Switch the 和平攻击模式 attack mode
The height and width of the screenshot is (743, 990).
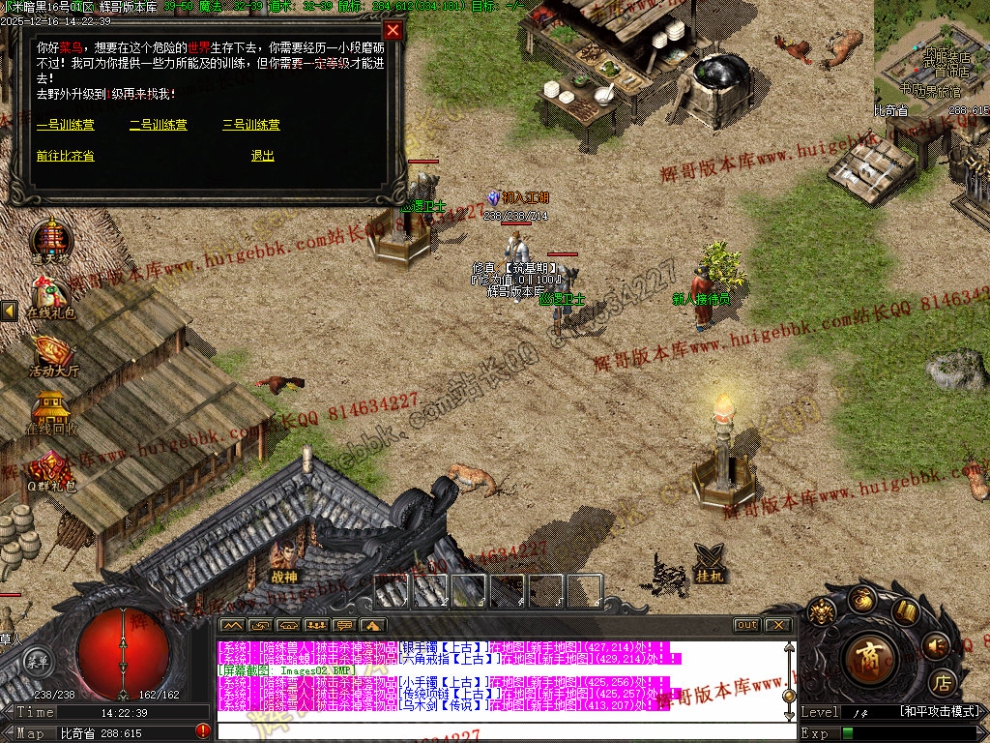pos(939,712)
